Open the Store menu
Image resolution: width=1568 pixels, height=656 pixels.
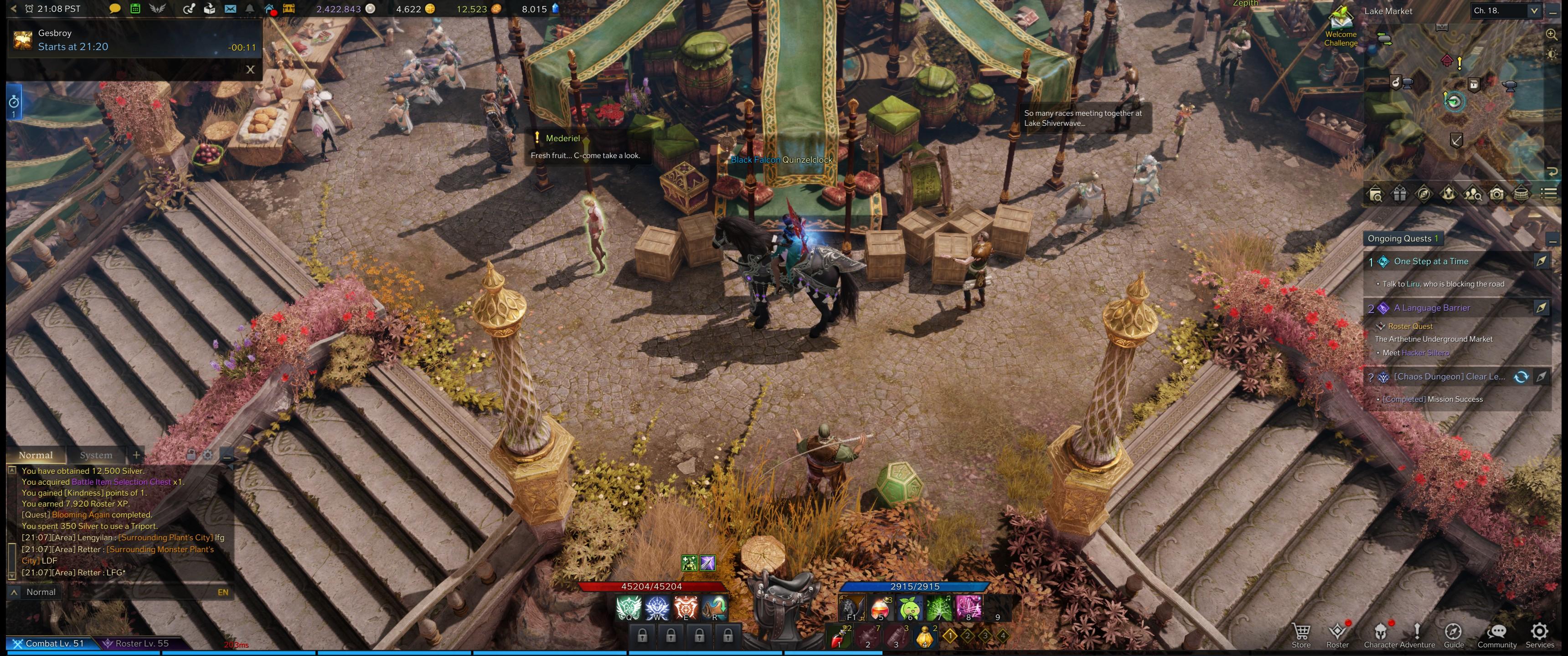click(x=1301, y=635)
